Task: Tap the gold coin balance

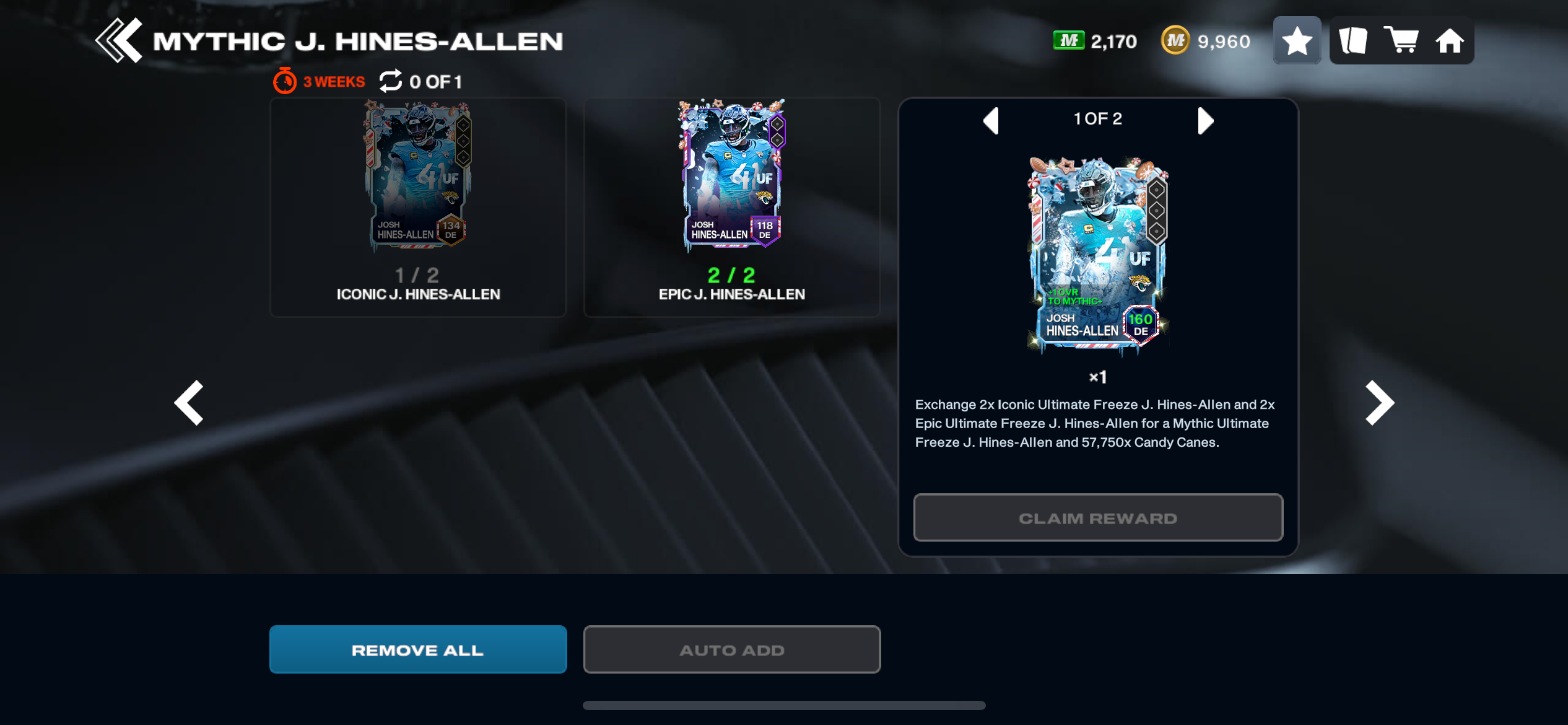Action: pyautogui.click(x=1205, y=41)
